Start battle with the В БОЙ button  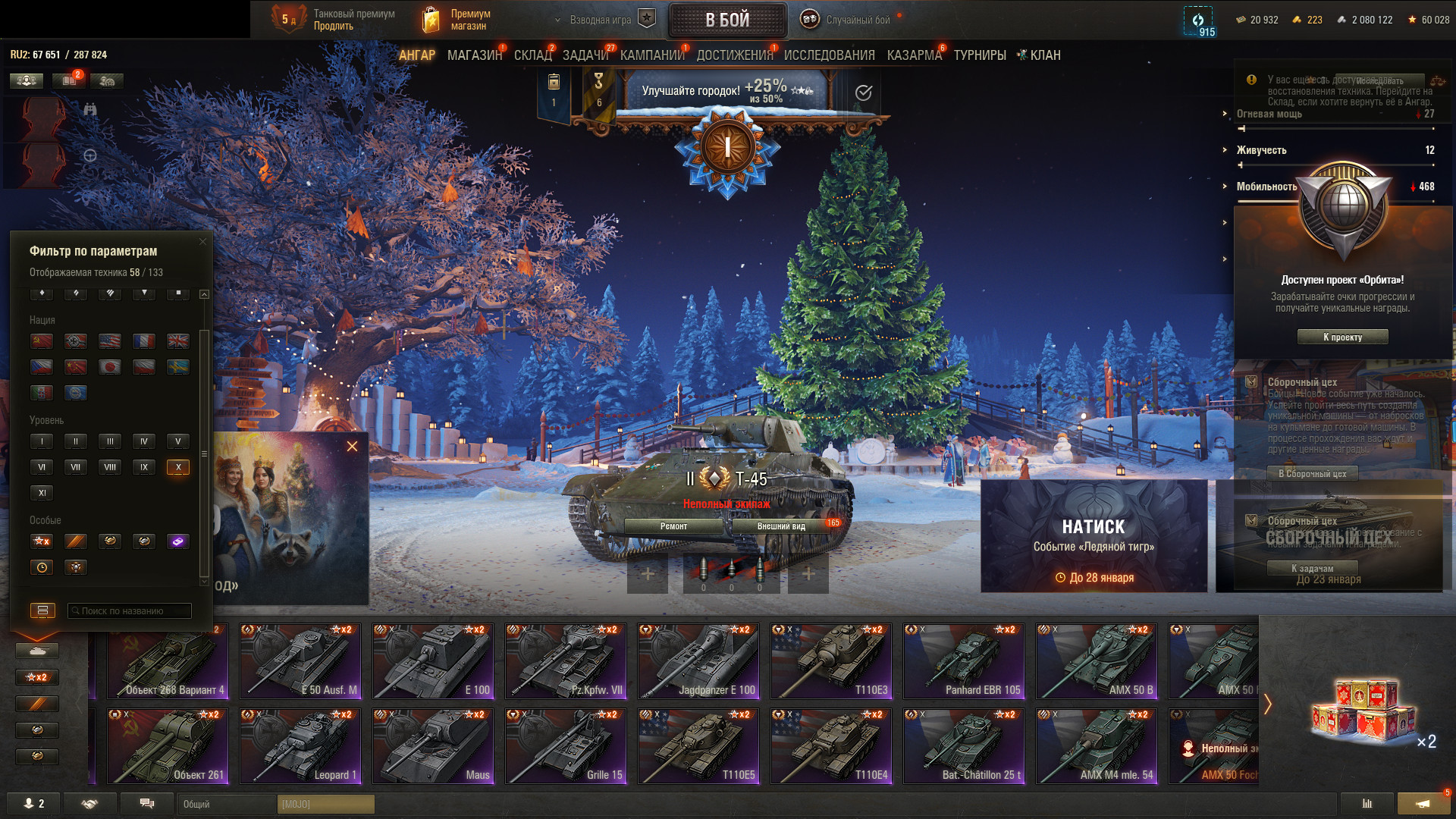click(727, 20)
